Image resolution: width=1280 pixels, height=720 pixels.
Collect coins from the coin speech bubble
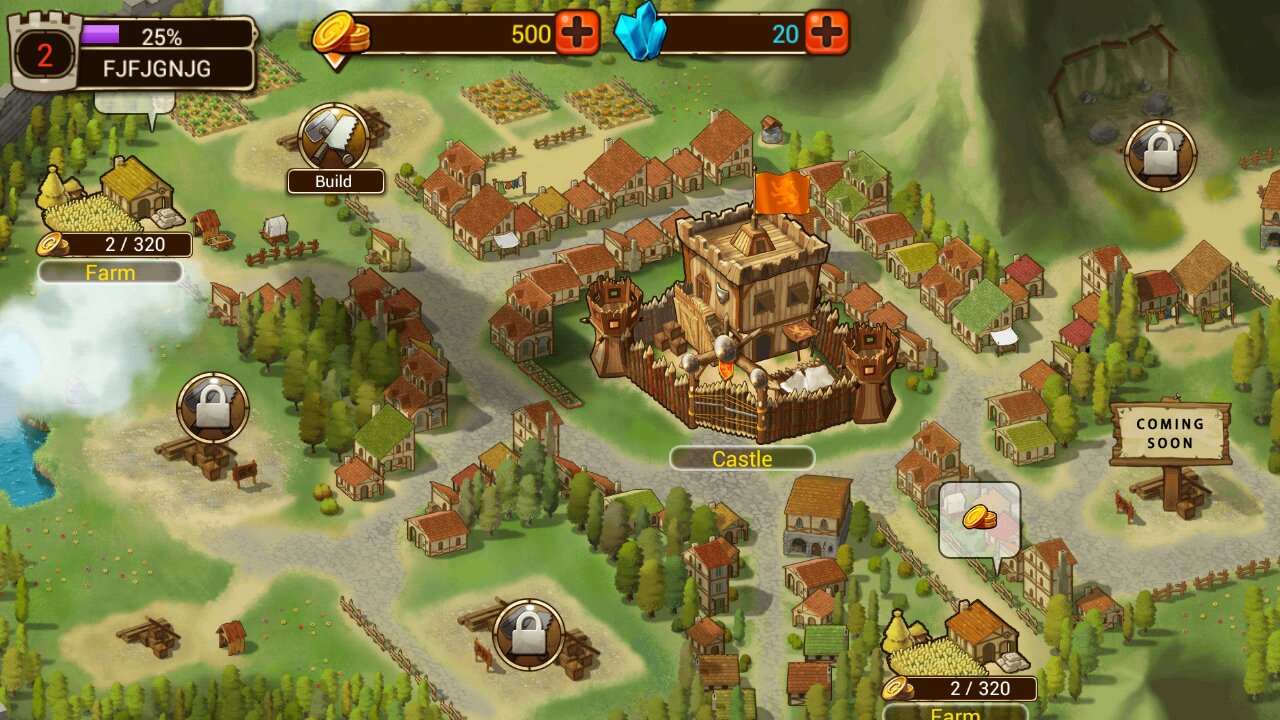[980, 519]
